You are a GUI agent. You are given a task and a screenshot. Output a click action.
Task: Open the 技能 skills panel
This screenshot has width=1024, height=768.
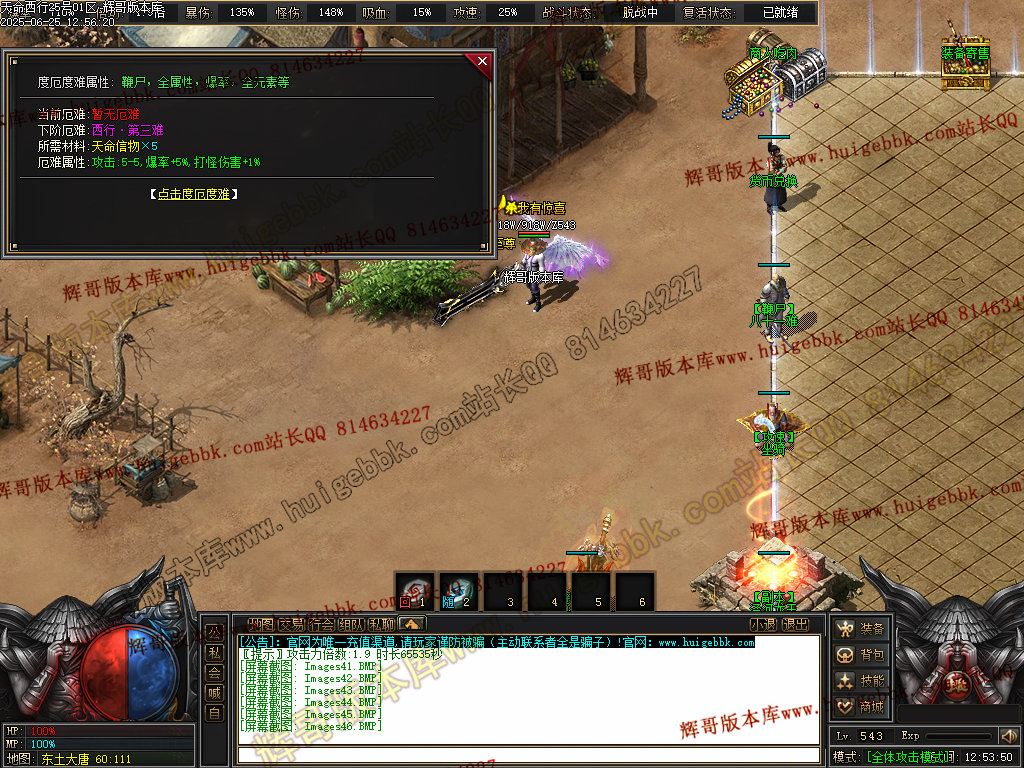coord(861,681)
